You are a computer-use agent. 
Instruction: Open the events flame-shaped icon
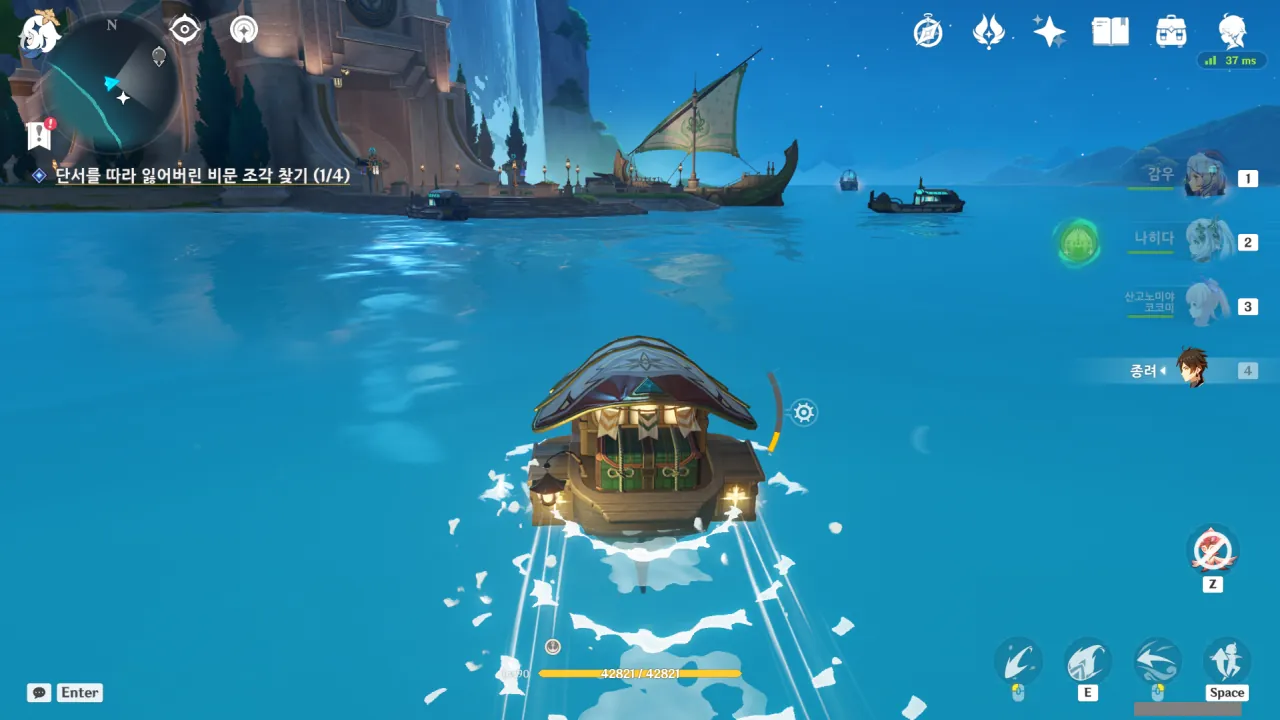tap(988, 32)
